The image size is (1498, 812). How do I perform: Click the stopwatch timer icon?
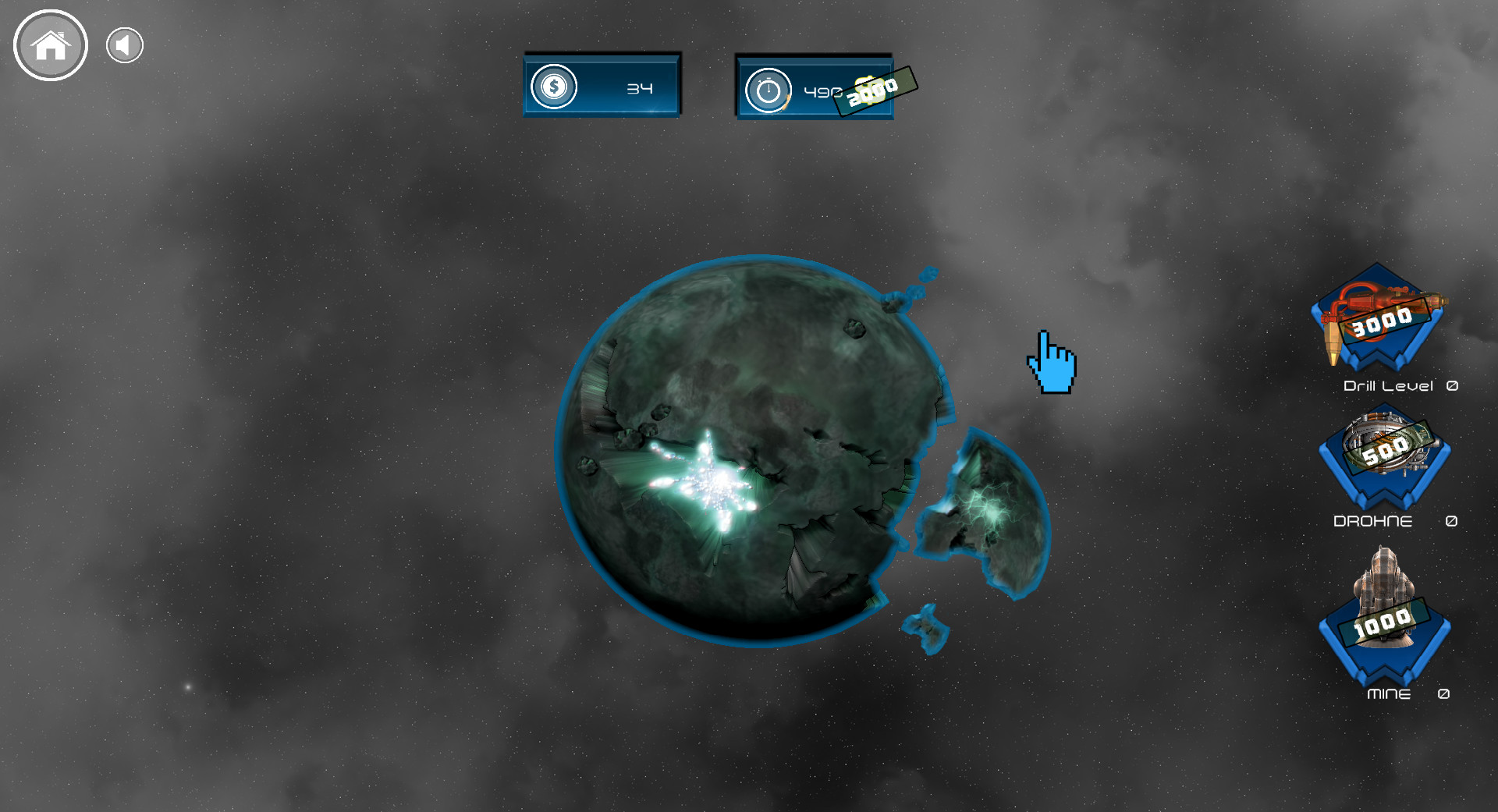pos(769,87)
